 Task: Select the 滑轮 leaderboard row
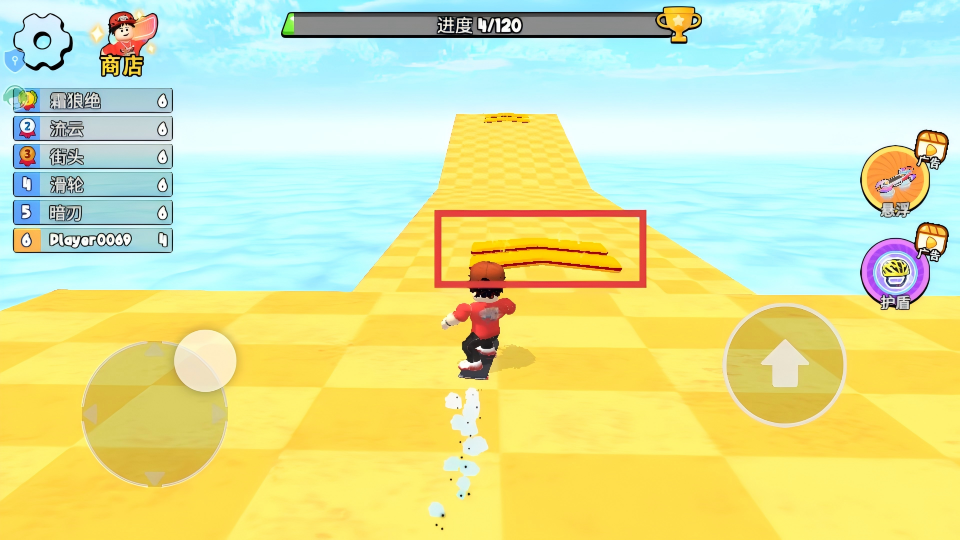[92, 185]
